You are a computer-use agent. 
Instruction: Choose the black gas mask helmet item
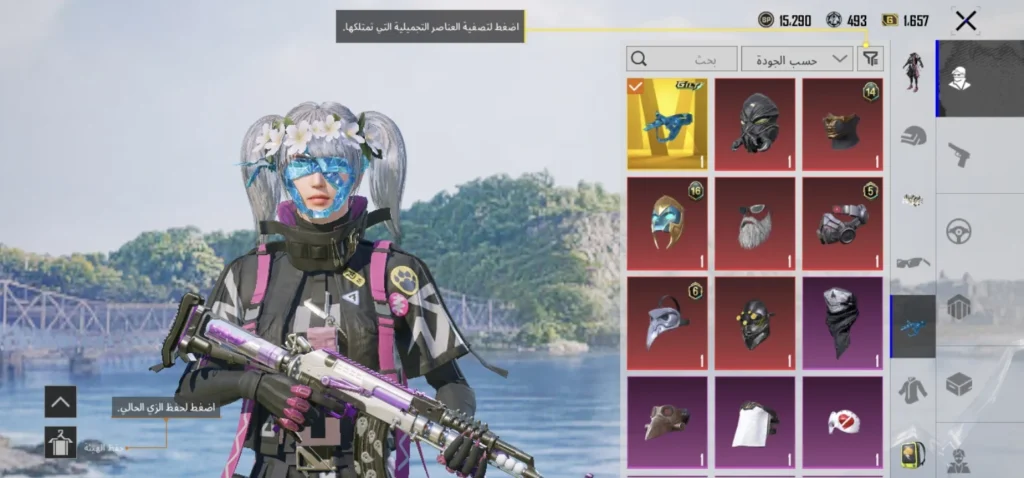click(x=755, y=124)
